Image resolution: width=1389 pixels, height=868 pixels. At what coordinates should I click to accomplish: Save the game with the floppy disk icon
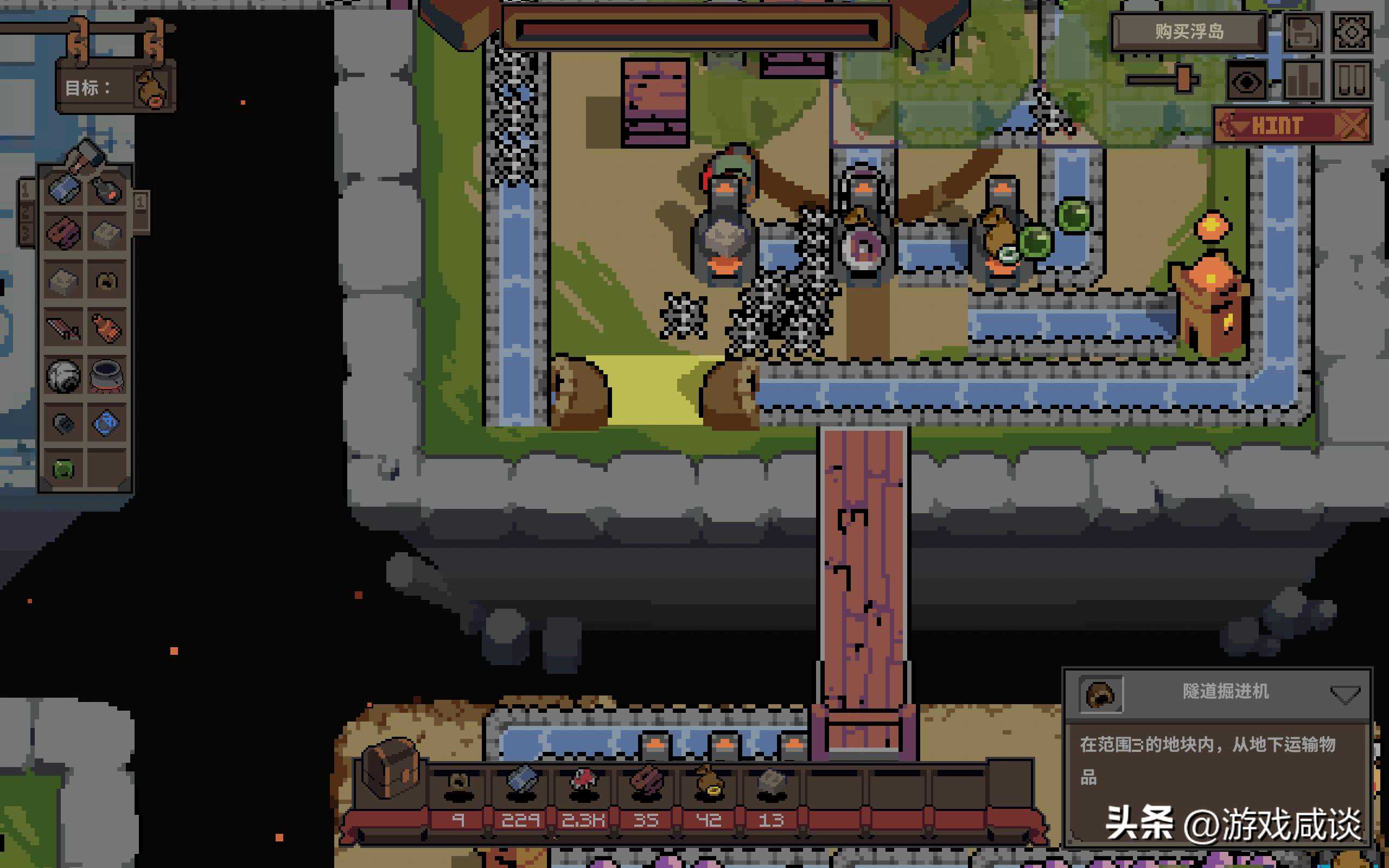click(1302, 33)
